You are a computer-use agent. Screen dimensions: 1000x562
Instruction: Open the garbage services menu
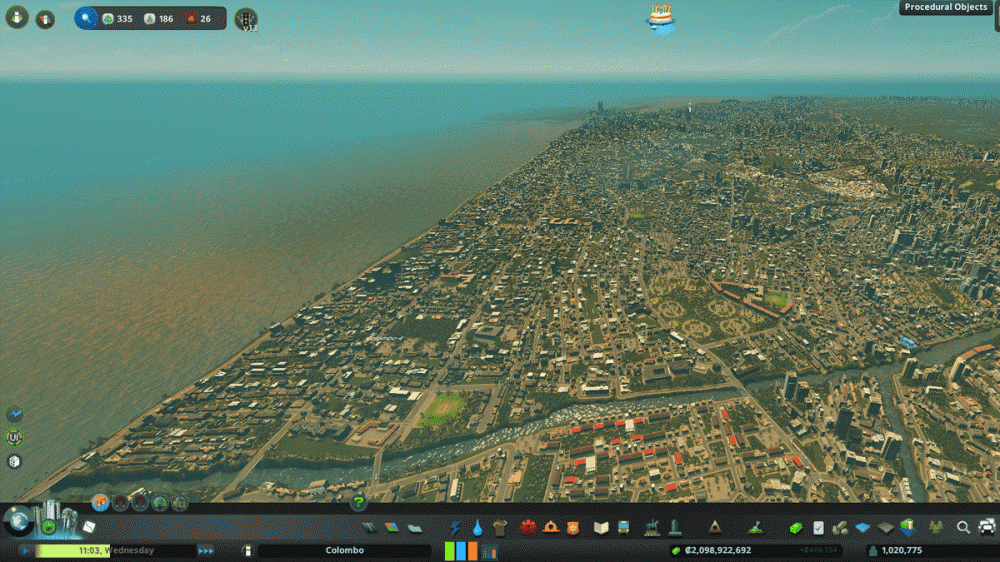click(x=500, y=527)
